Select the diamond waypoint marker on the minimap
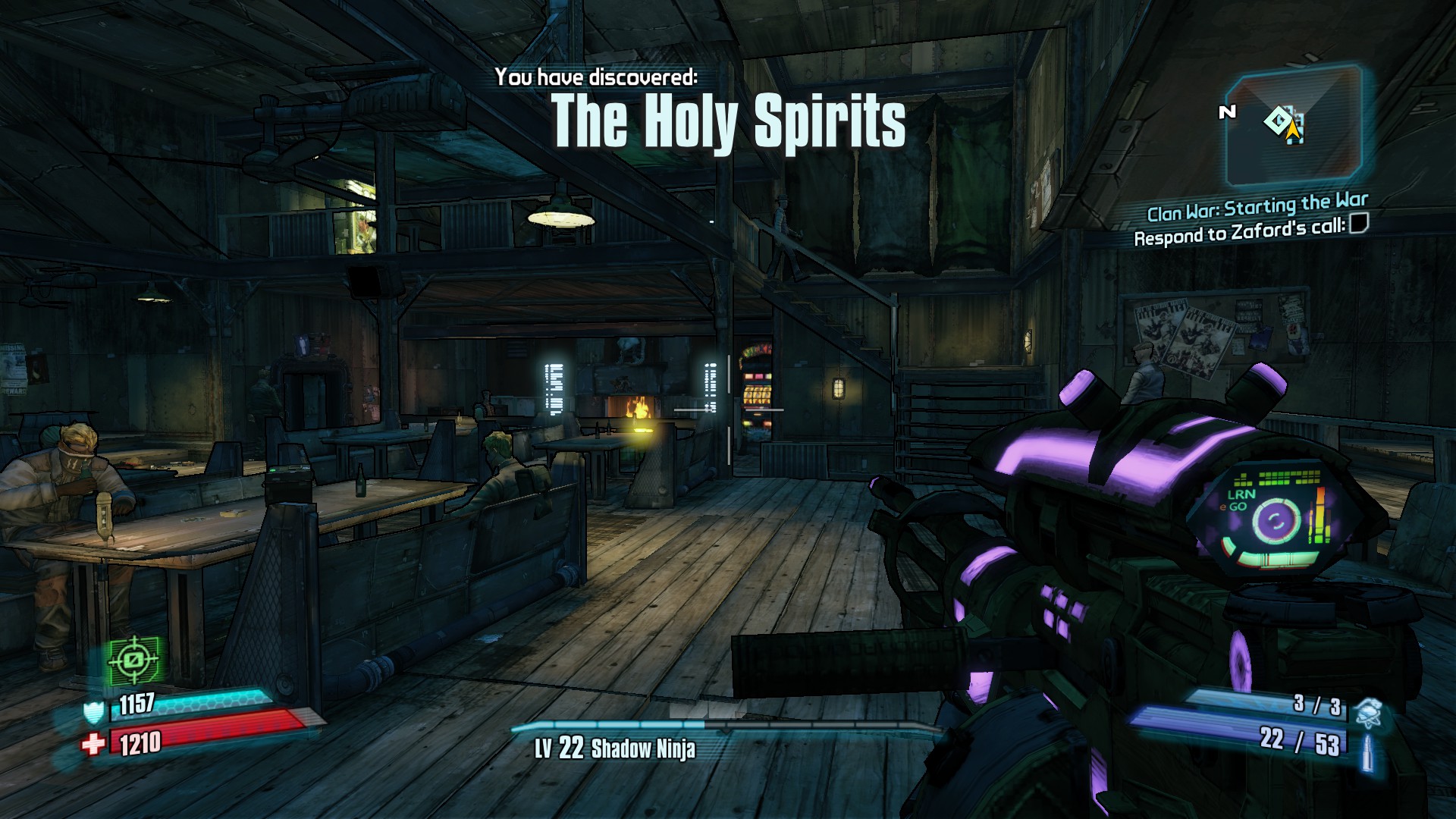Viewport: 1456px width, 819px height. point(1277,121)
